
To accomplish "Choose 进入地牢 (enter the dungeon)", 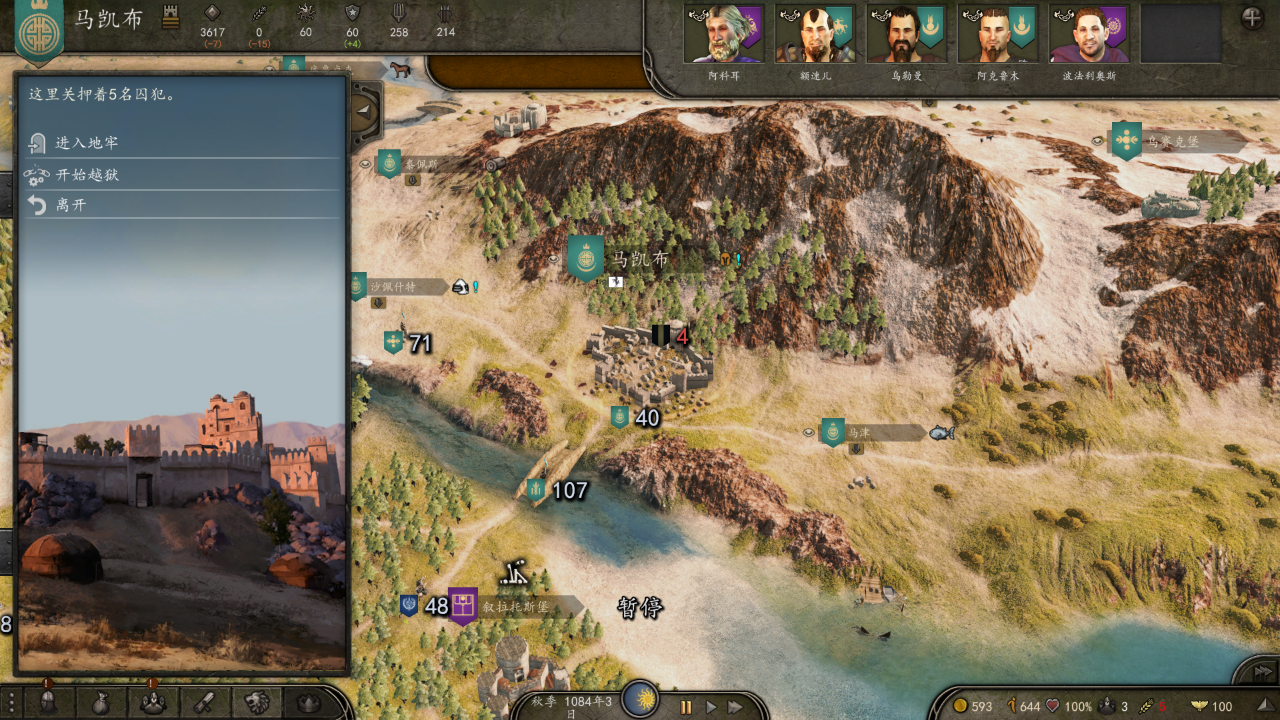I will click(87, 143).
